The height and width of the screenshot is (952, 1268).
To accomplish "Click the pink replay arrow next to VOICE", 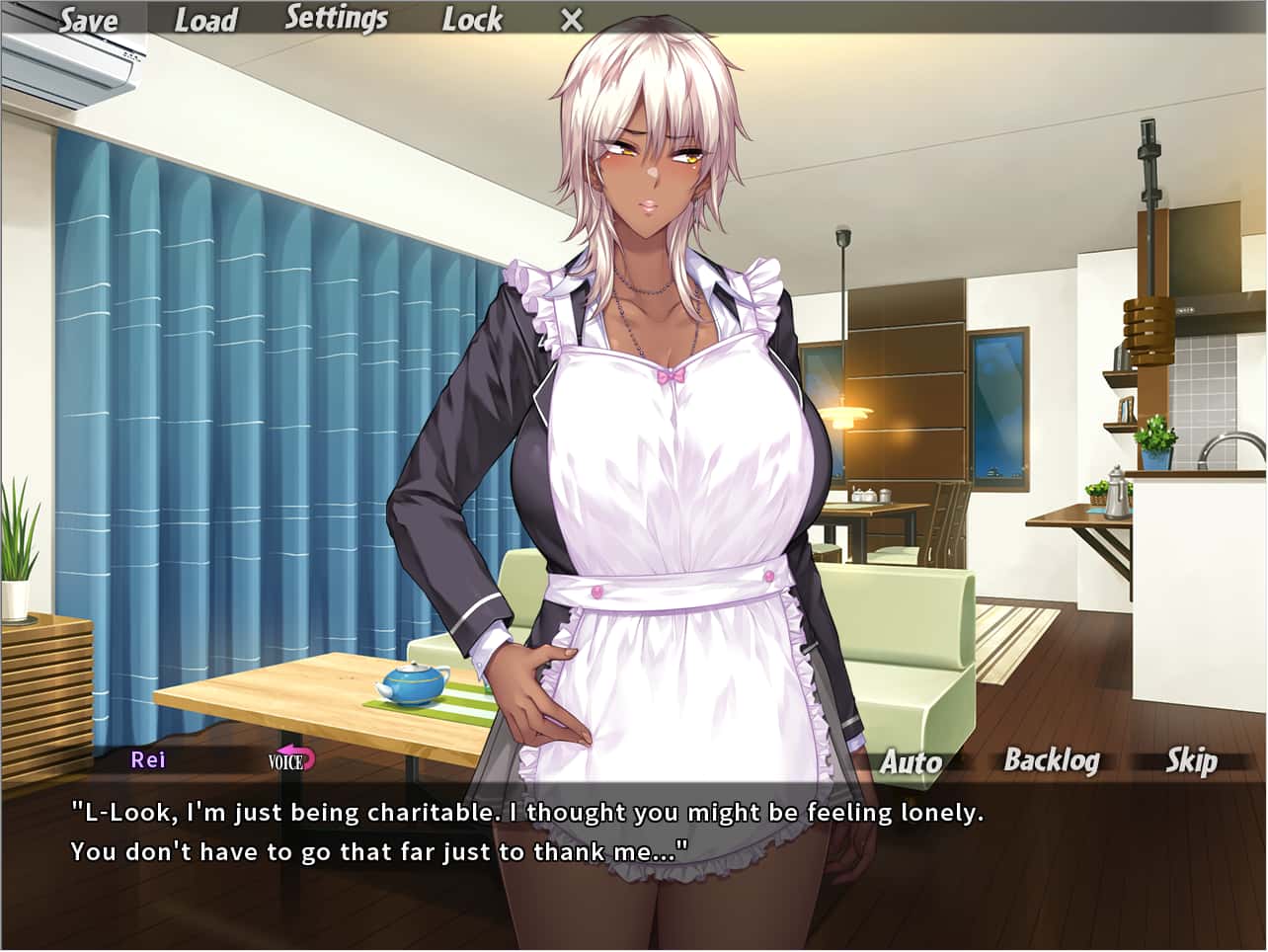I will coord(301,756).
